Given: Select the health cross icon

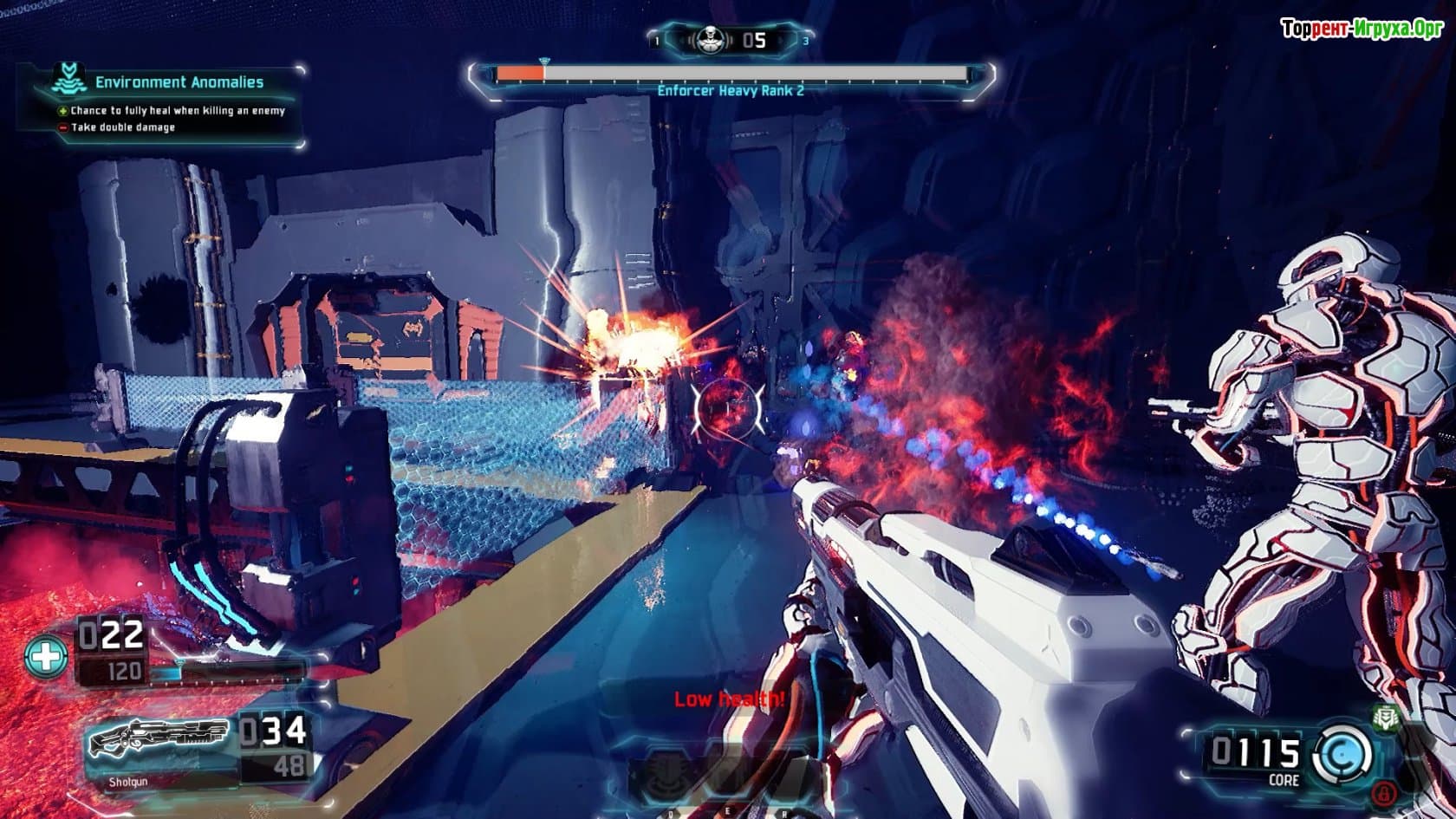Looking at the screenshot, I should [46, 656].
